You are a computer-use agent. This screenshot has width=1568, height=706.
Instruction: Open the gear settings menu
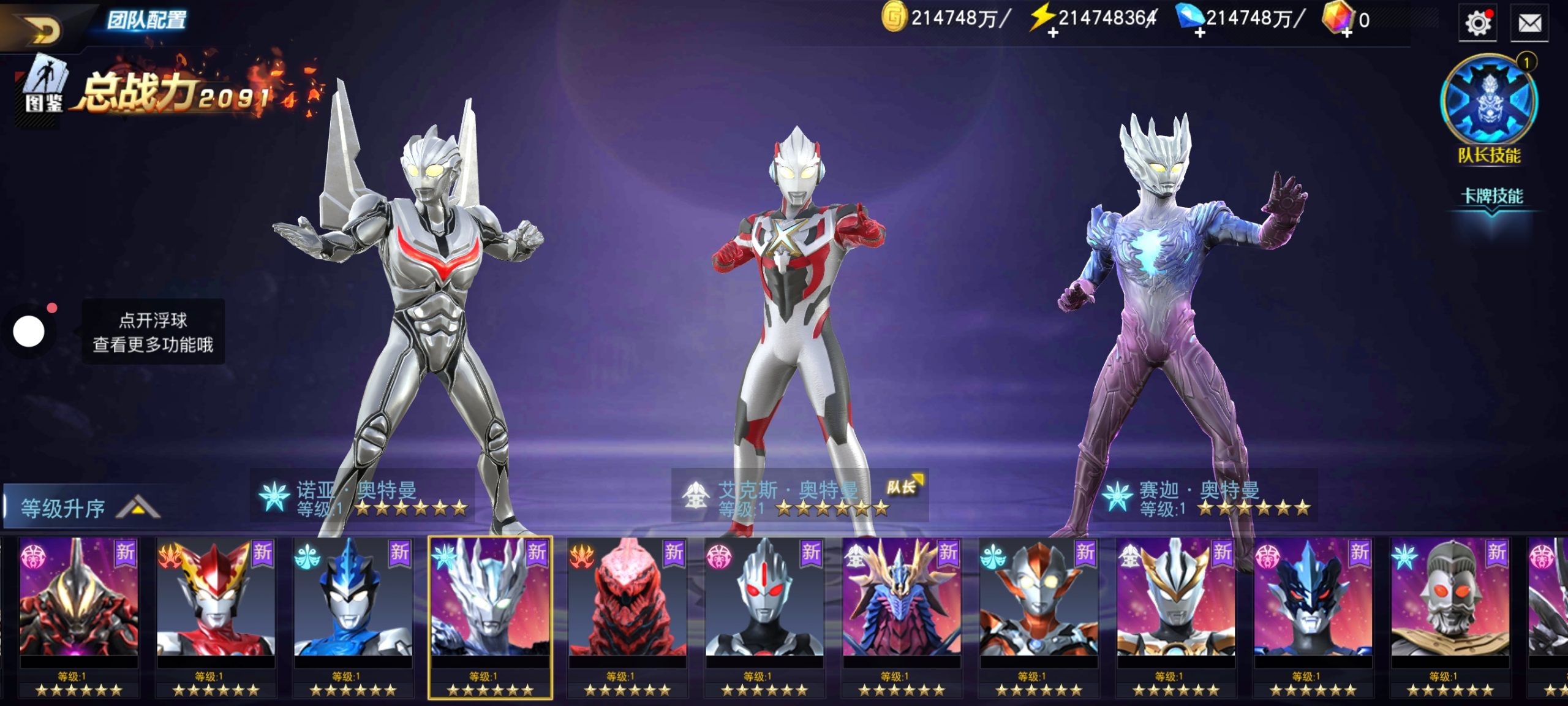tap(1477, 24)
